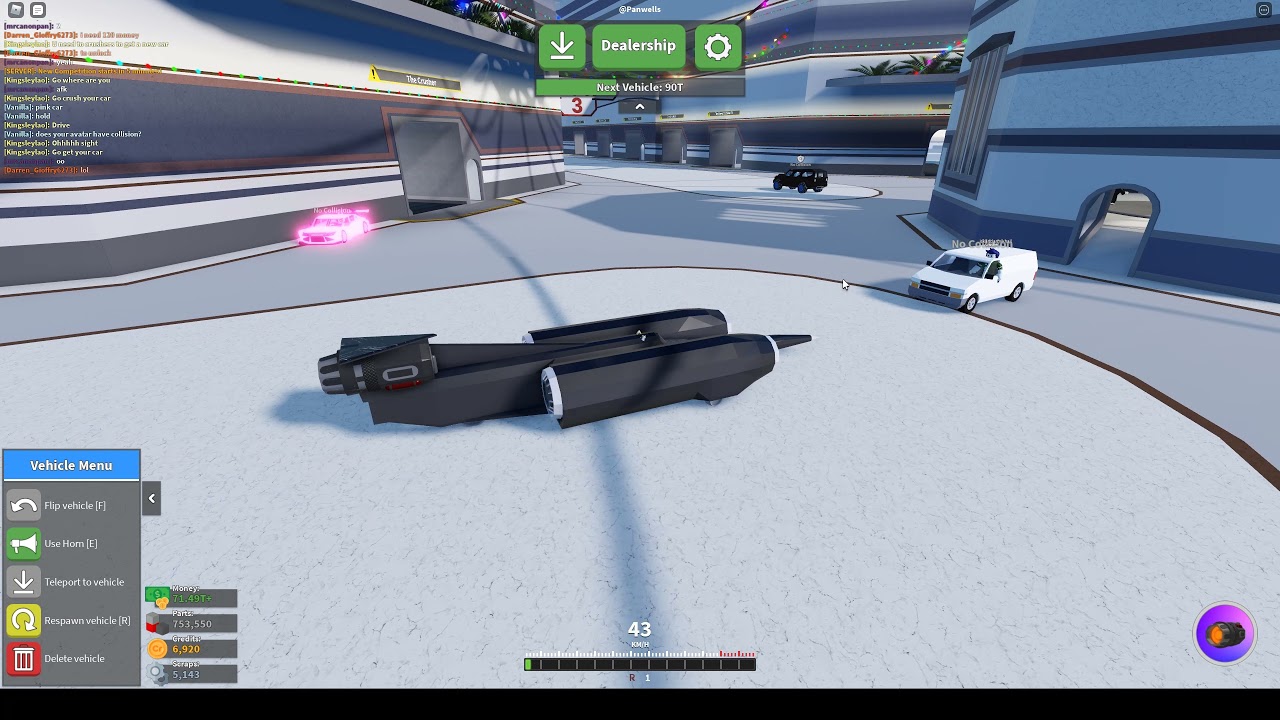Open the Roblox main menu
Viewport: 1280px width, 720px height.
[x=16, y=10]
